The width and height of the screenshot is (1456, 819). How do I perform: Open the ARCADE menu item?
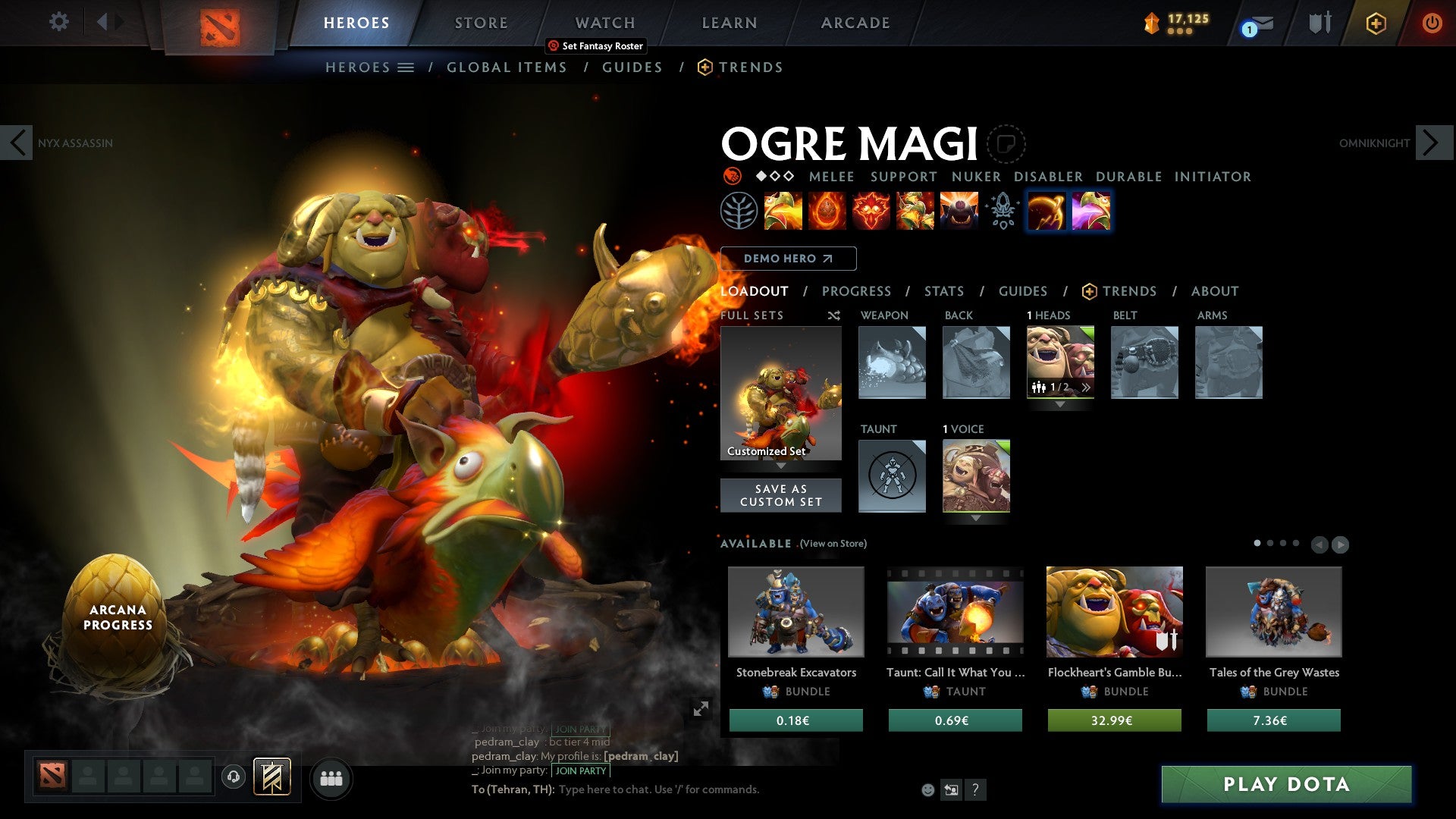(855, 23)
